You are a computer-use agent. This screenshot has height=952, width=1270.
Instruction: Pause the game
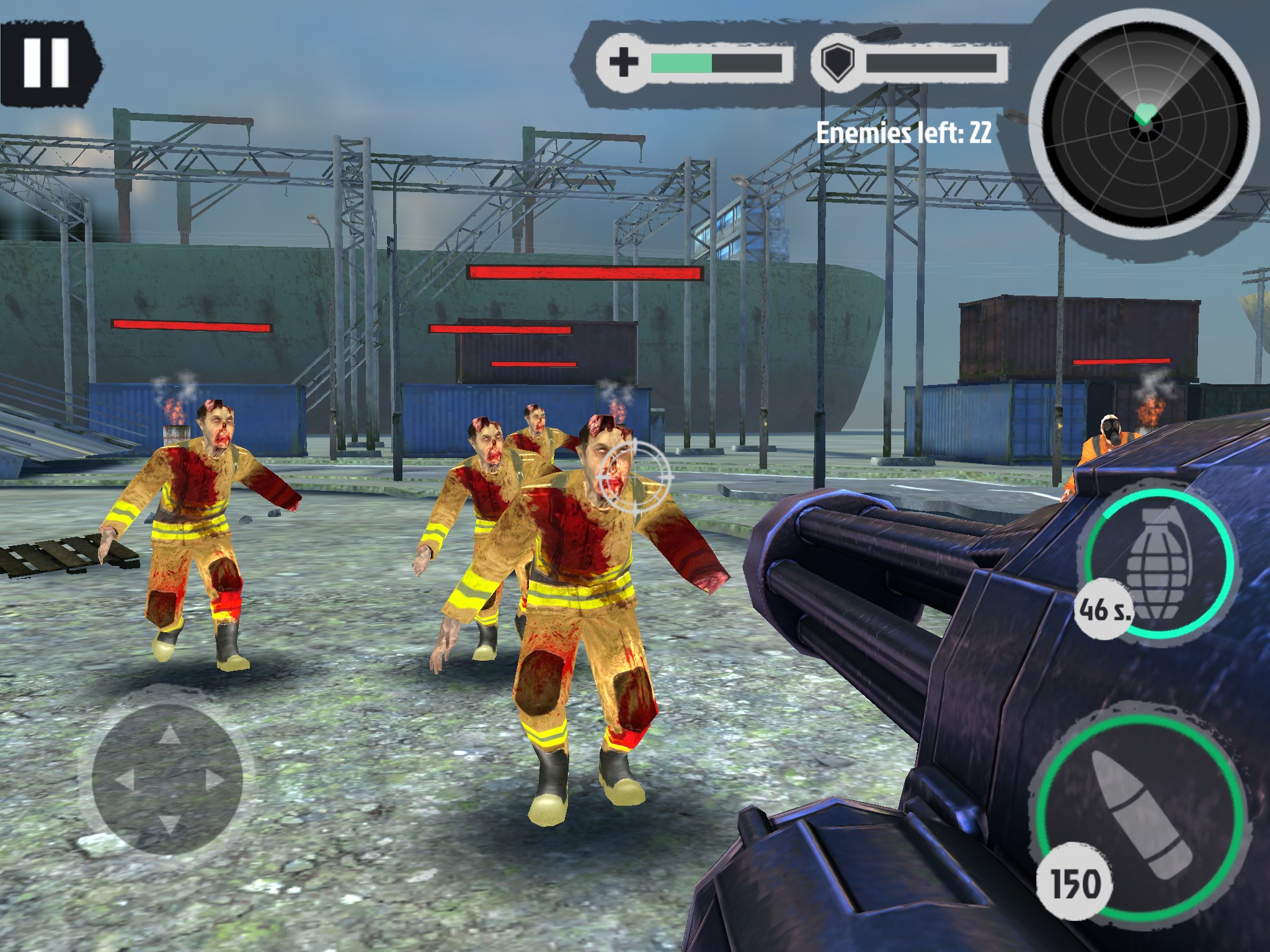[x=47, y=63]
